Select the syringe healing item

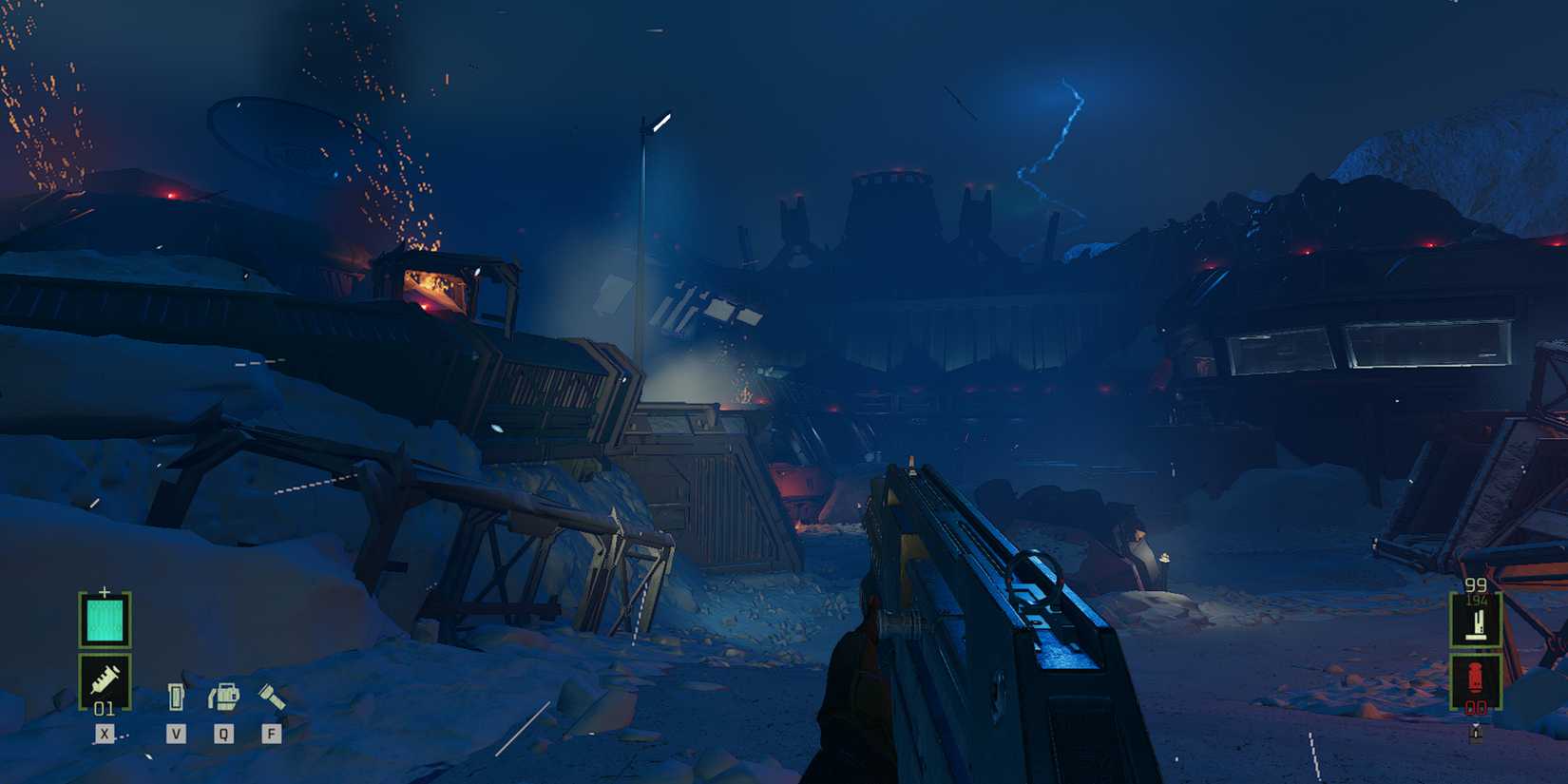(x=105, y=680)
